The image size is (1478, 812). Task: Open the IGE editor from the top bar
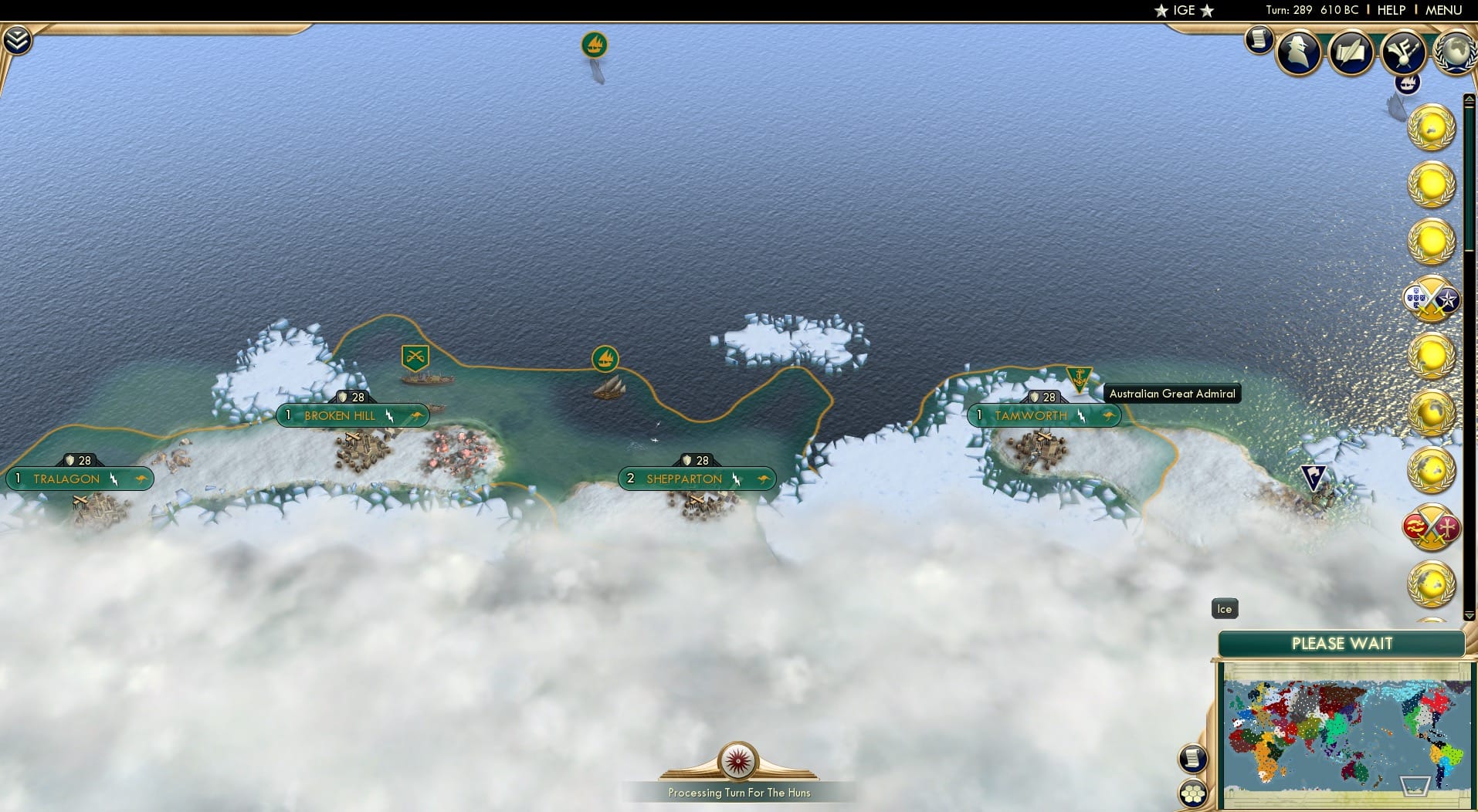click(x=1183, y=10)
